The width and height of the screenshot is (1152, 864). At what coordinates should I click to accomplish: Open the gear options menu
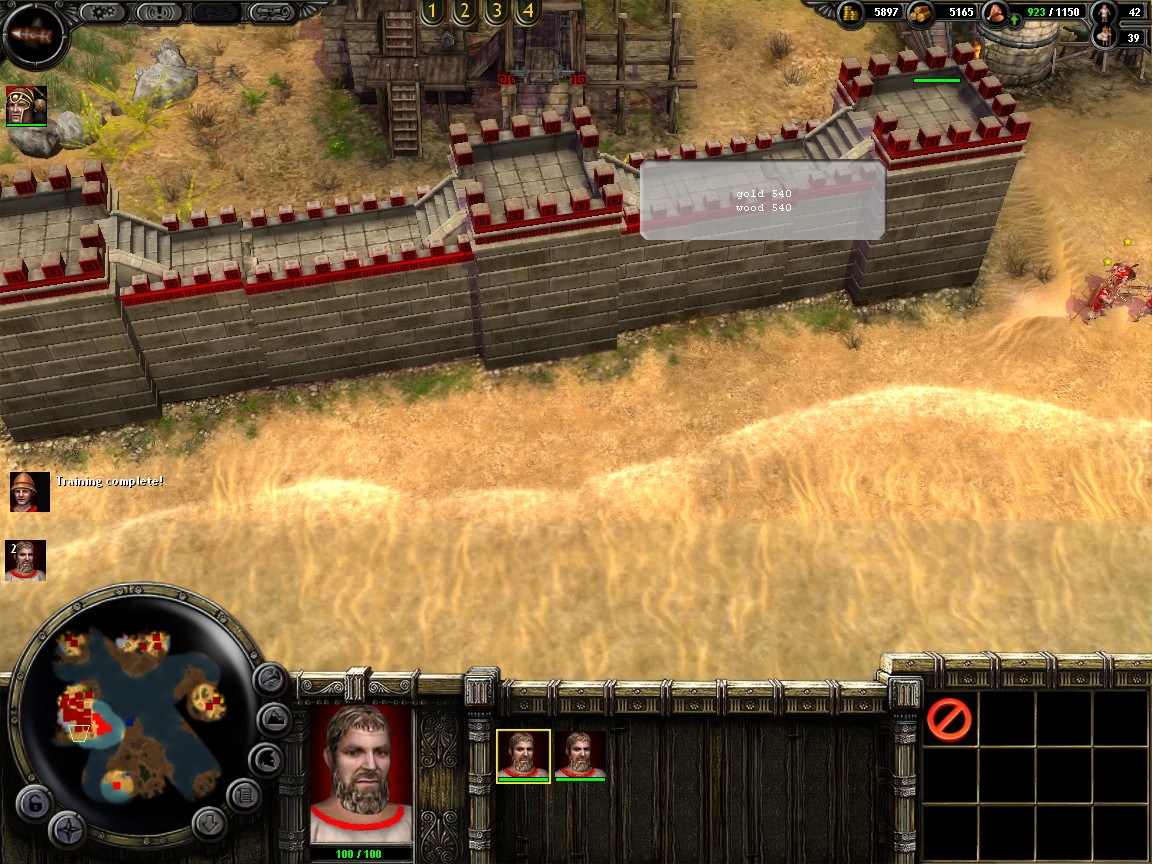[x=101, y=13]
